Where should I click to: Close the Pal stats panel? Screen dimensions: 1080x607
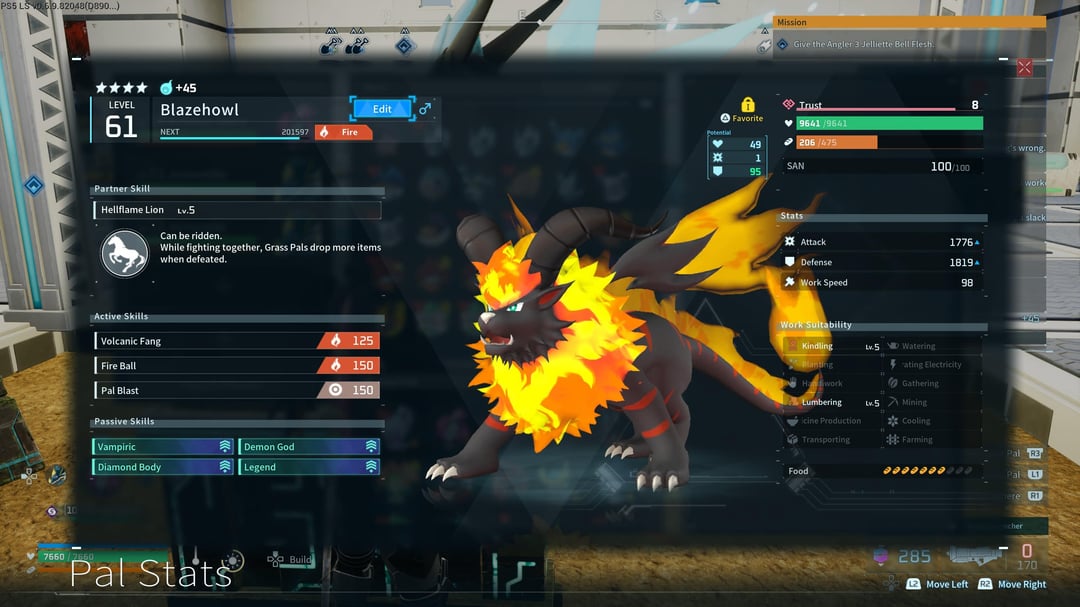pyautogui.click(x=1024, y=68)
